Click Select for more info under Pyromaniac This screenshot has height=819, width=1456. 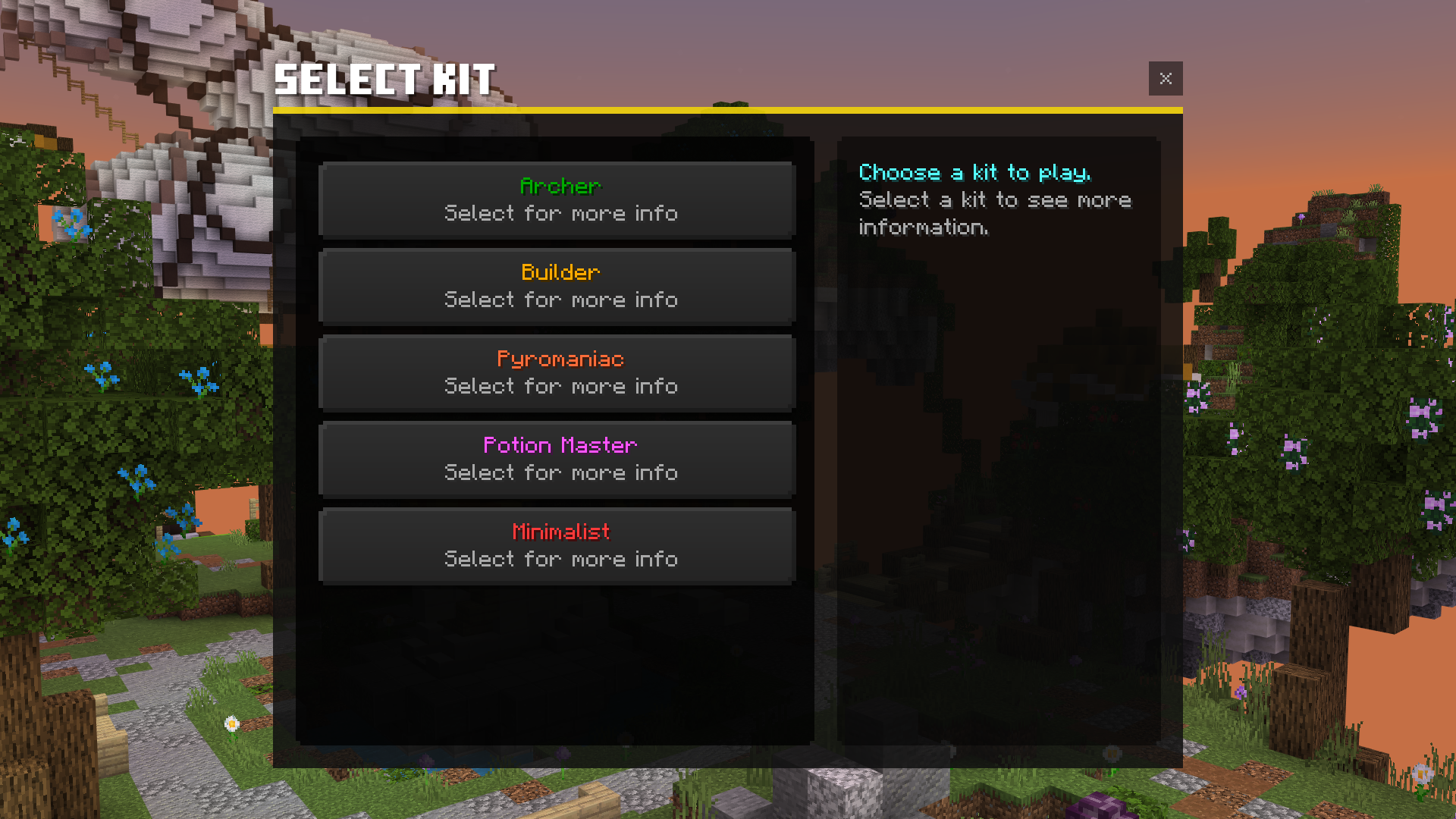pyautogui.click(x=560, y=386)
